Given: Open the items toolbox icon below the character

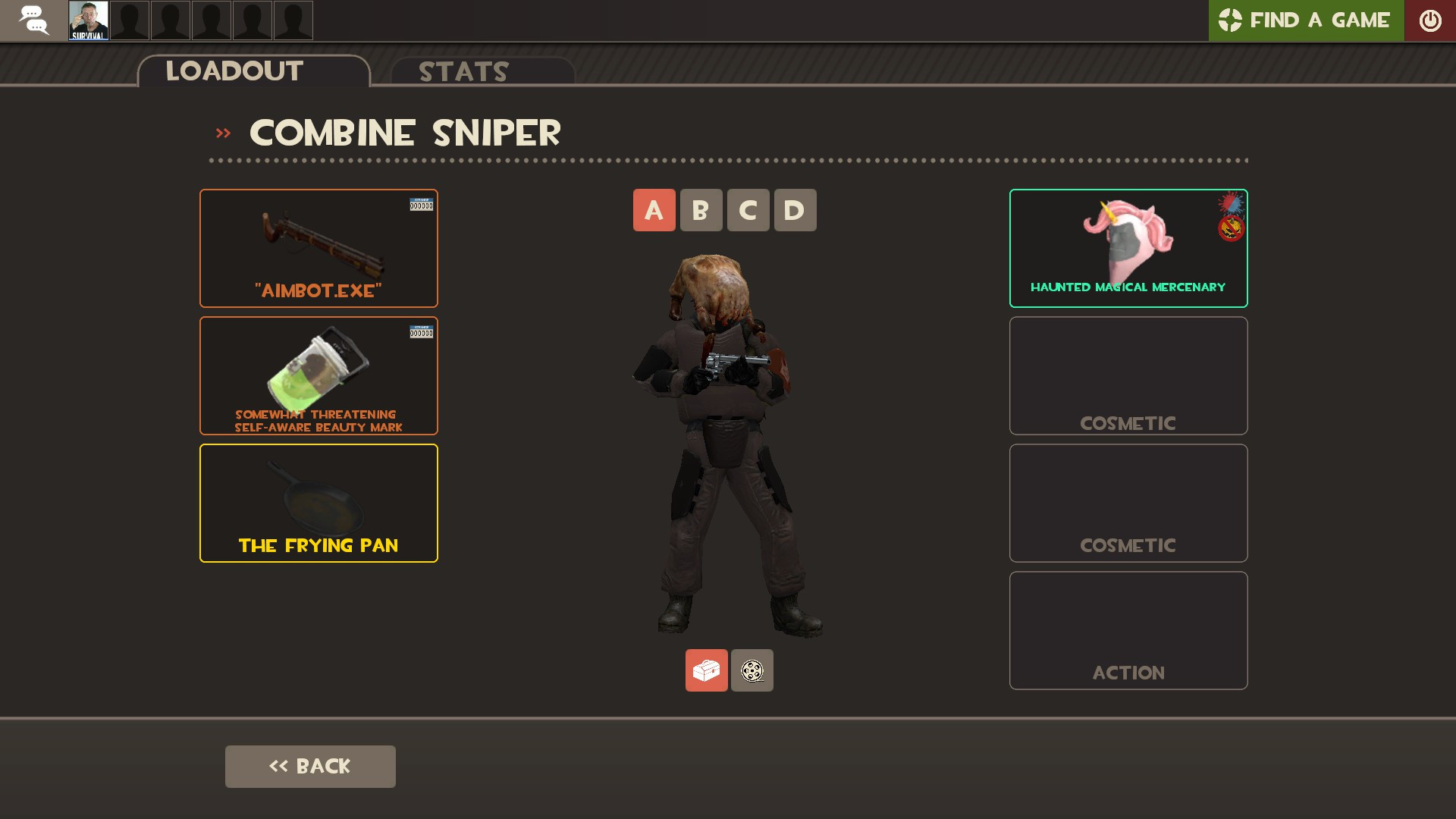Looking at the screenshot, I should pyautogui.click(x=705, y=670).
